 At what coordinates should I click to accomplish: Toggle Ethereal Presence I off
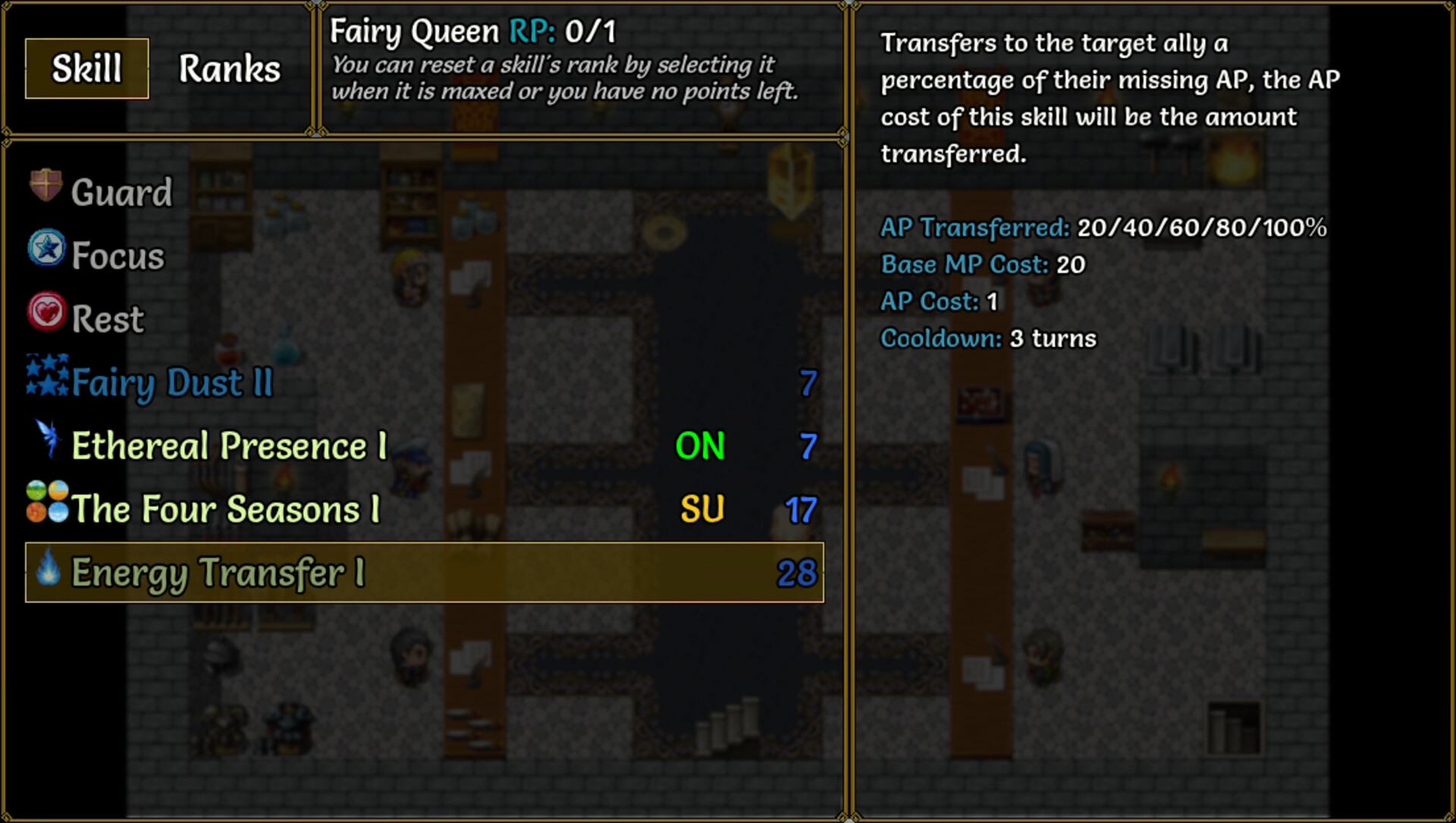[x=700, y=448]
